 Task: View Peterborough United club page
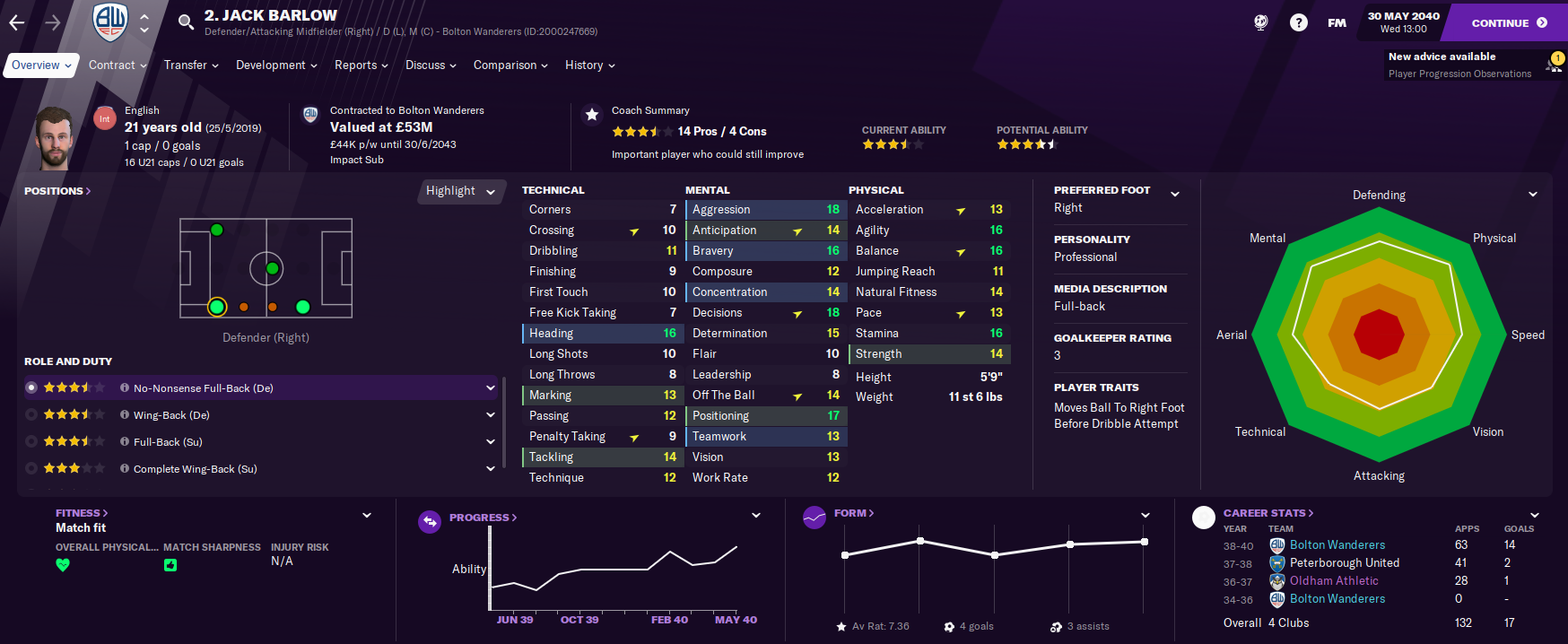pyautogui.click(x=1344, y=563)
